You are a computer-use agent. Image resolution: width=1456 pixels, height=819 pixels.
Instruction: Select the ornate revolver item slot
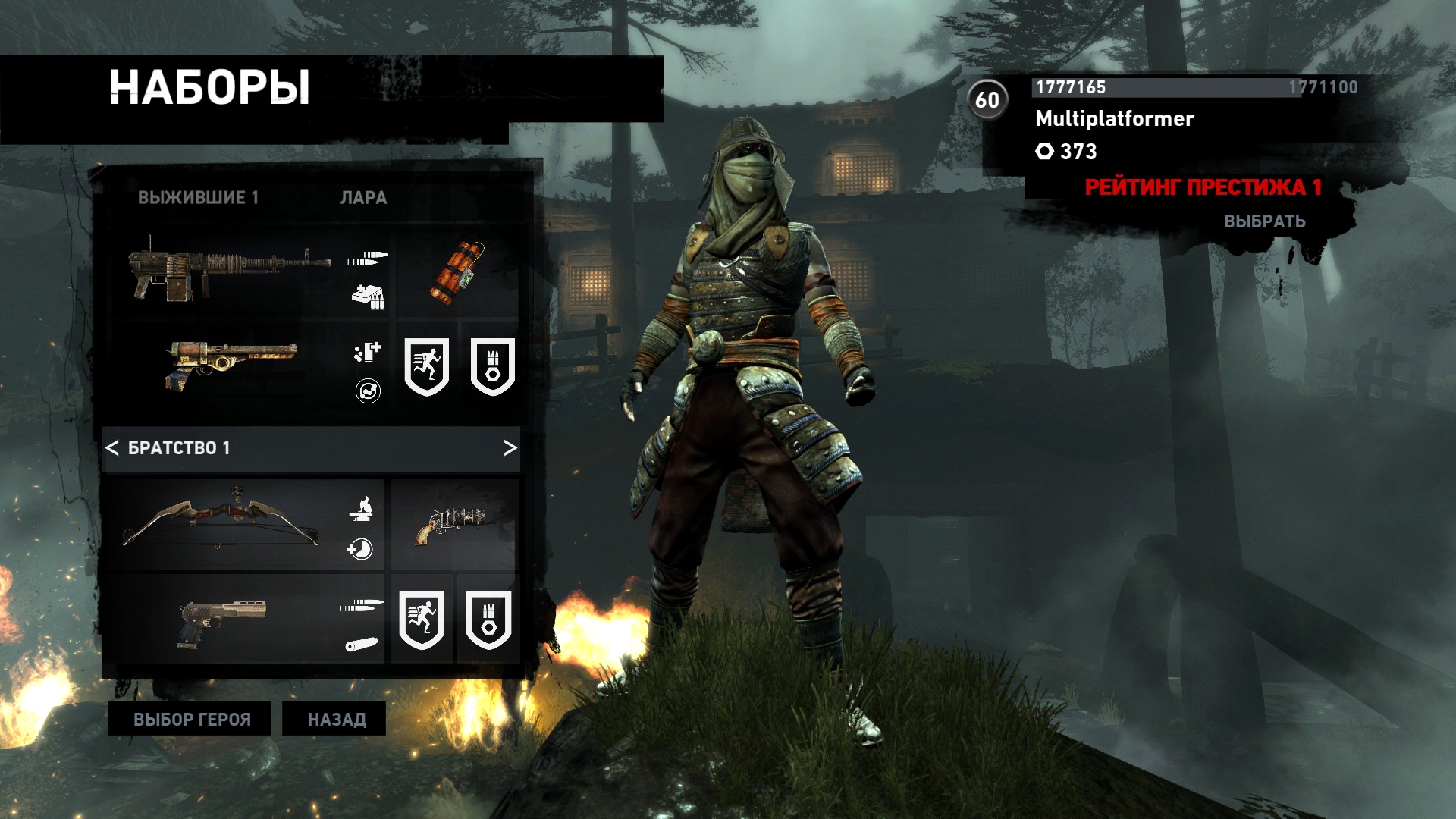(455, 524)
